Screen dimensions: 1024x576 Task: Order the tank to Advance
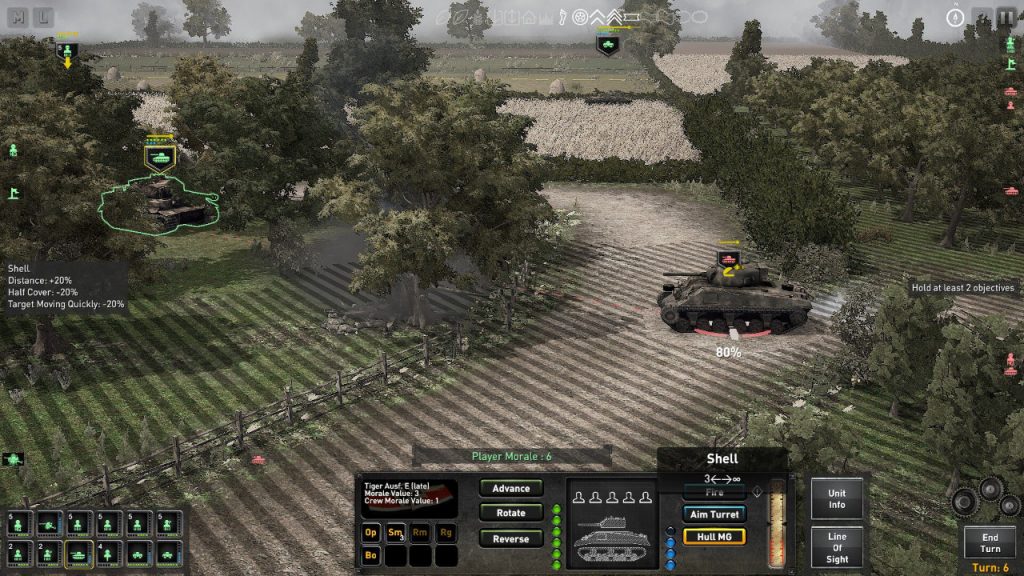coord(511,488)
